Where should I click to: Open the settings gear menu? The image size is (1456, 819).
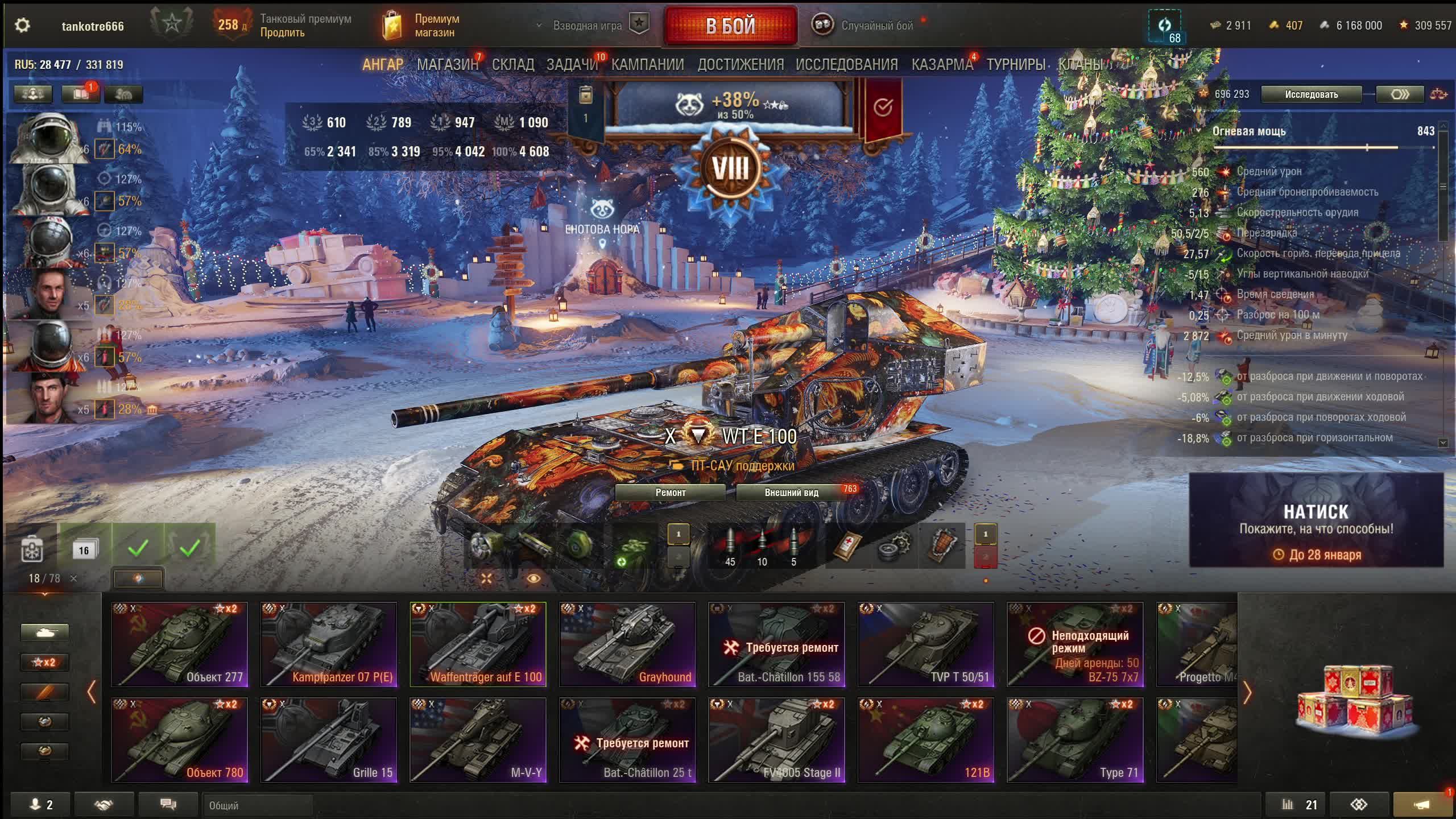point(22,26)
